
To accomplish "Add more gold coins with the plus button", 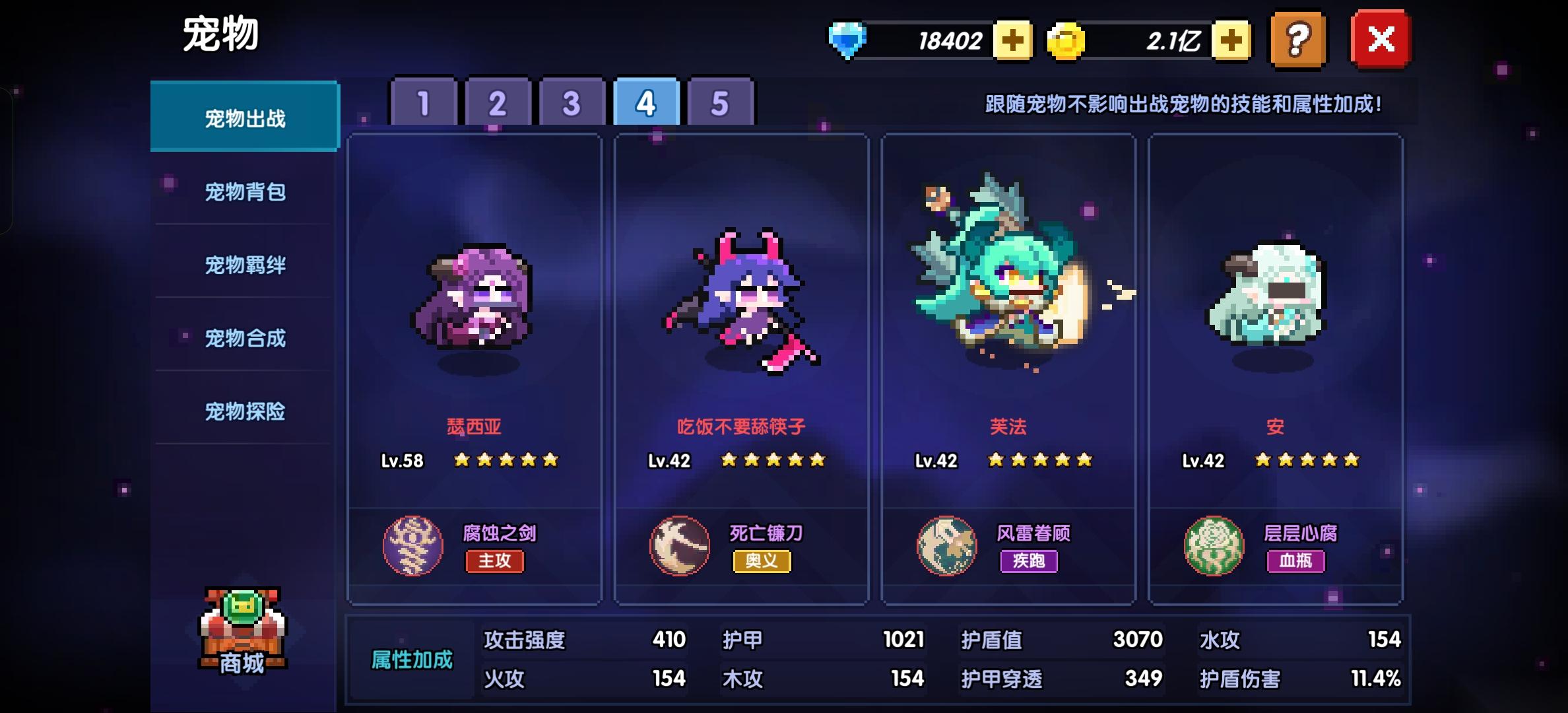I will [x=1231, y=41].
